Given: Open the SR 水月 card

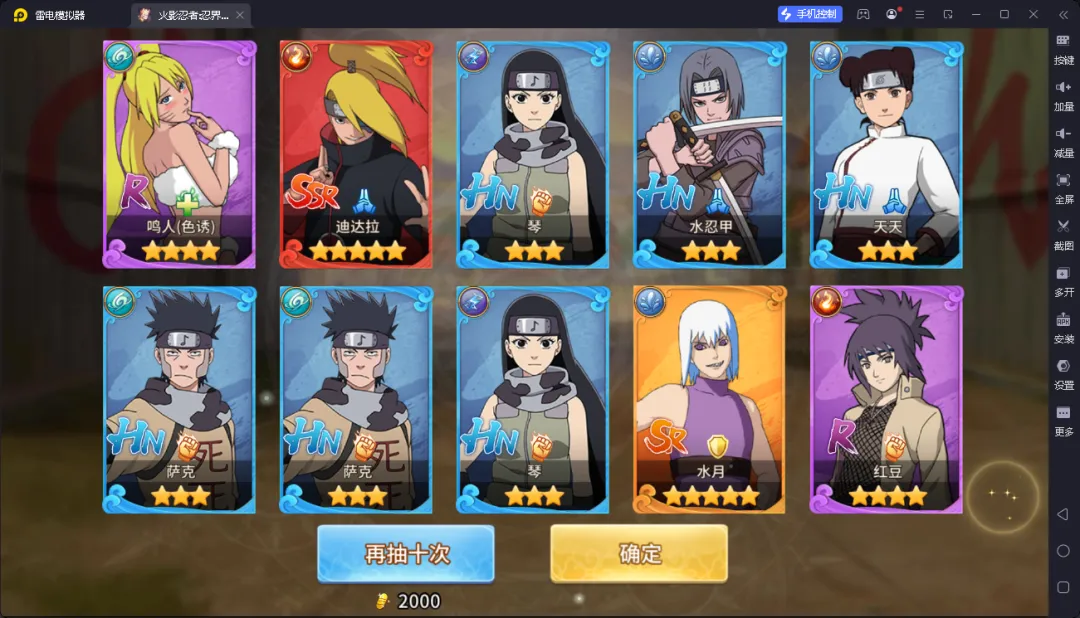Looking at the screenshot, I should coord(710,399).
